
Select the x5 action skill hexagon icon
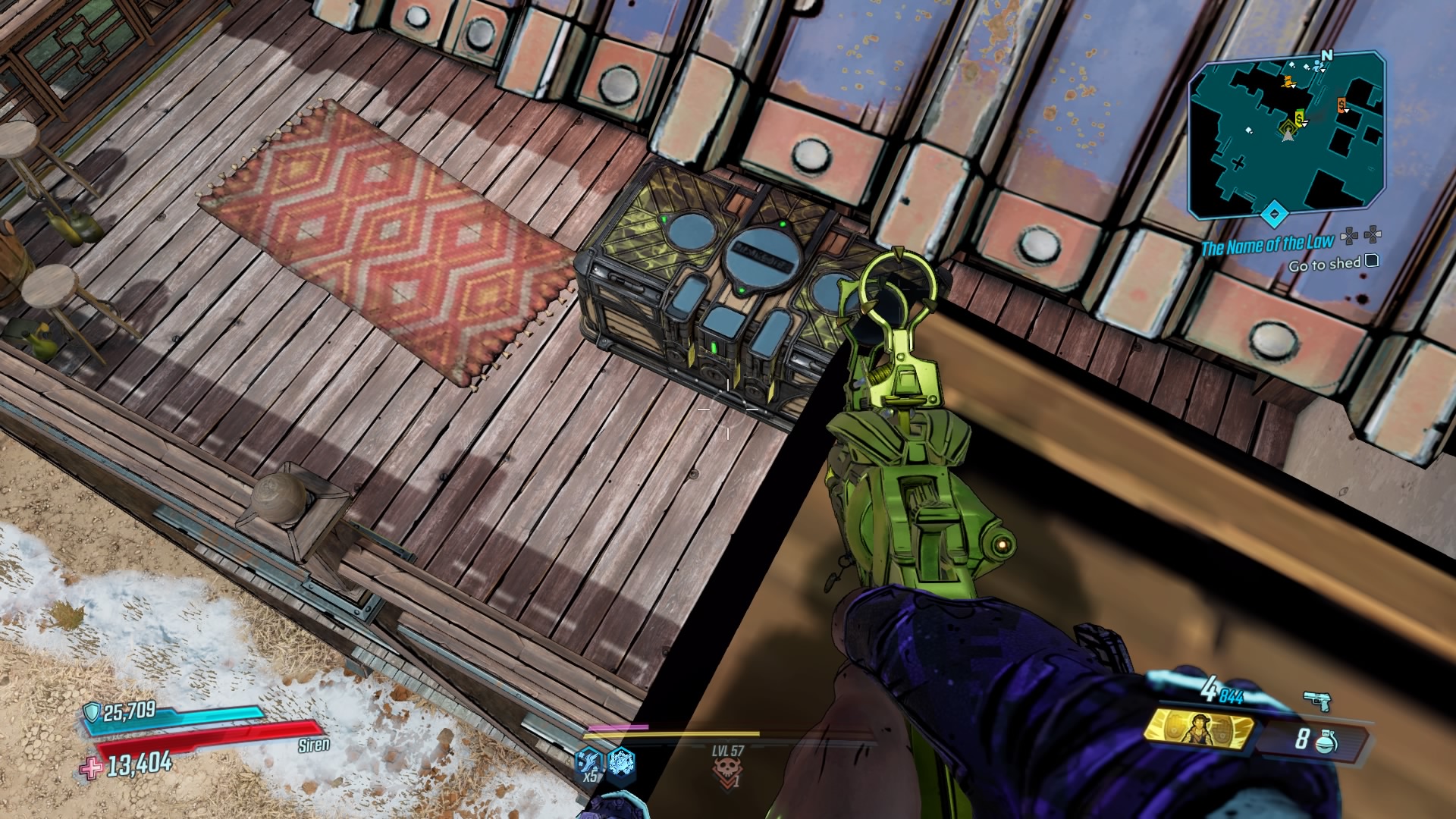click(588, 763)
